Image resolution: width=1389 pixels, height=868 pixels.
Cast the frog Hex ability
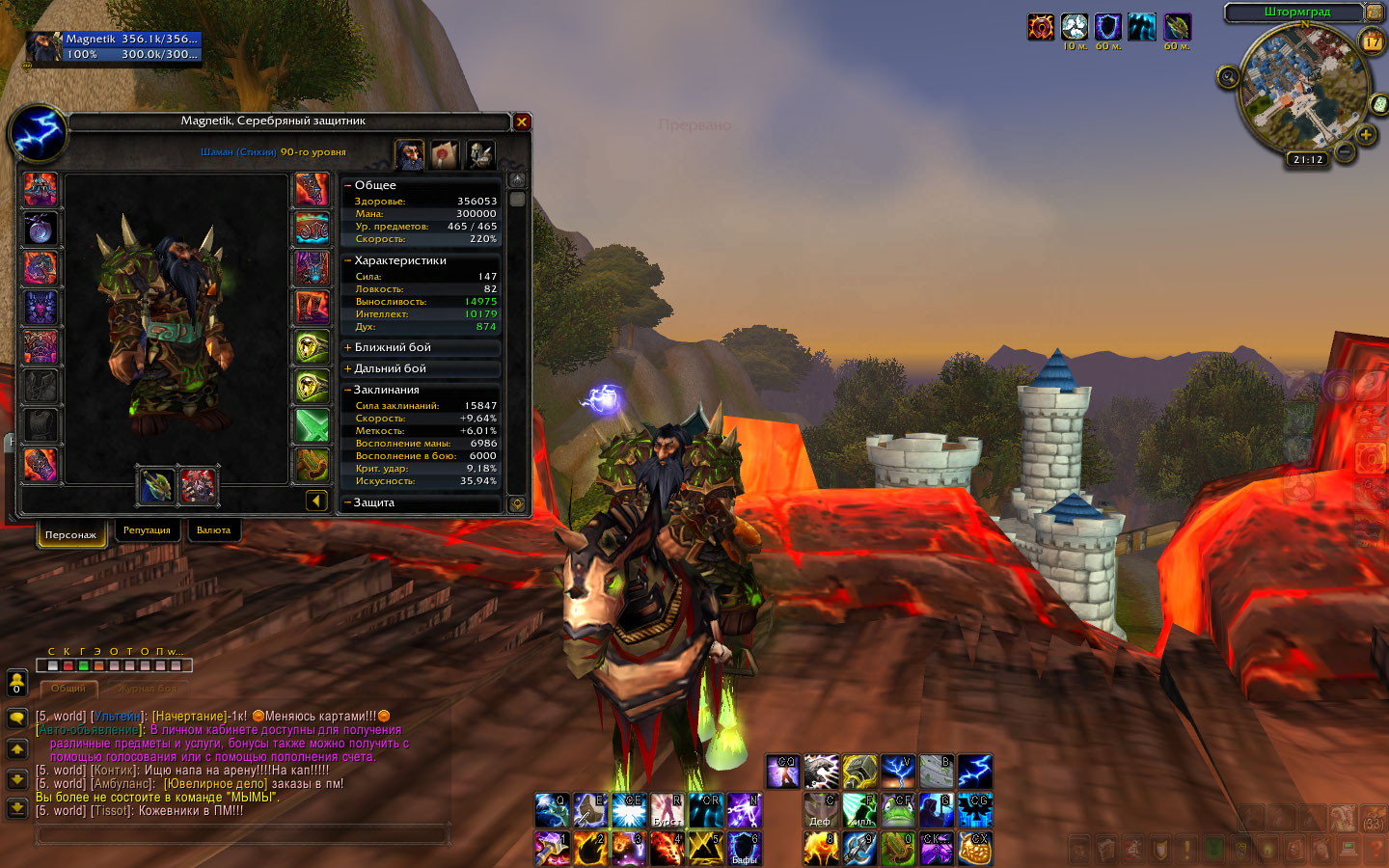pyautogui.click(x=898, y=811)
